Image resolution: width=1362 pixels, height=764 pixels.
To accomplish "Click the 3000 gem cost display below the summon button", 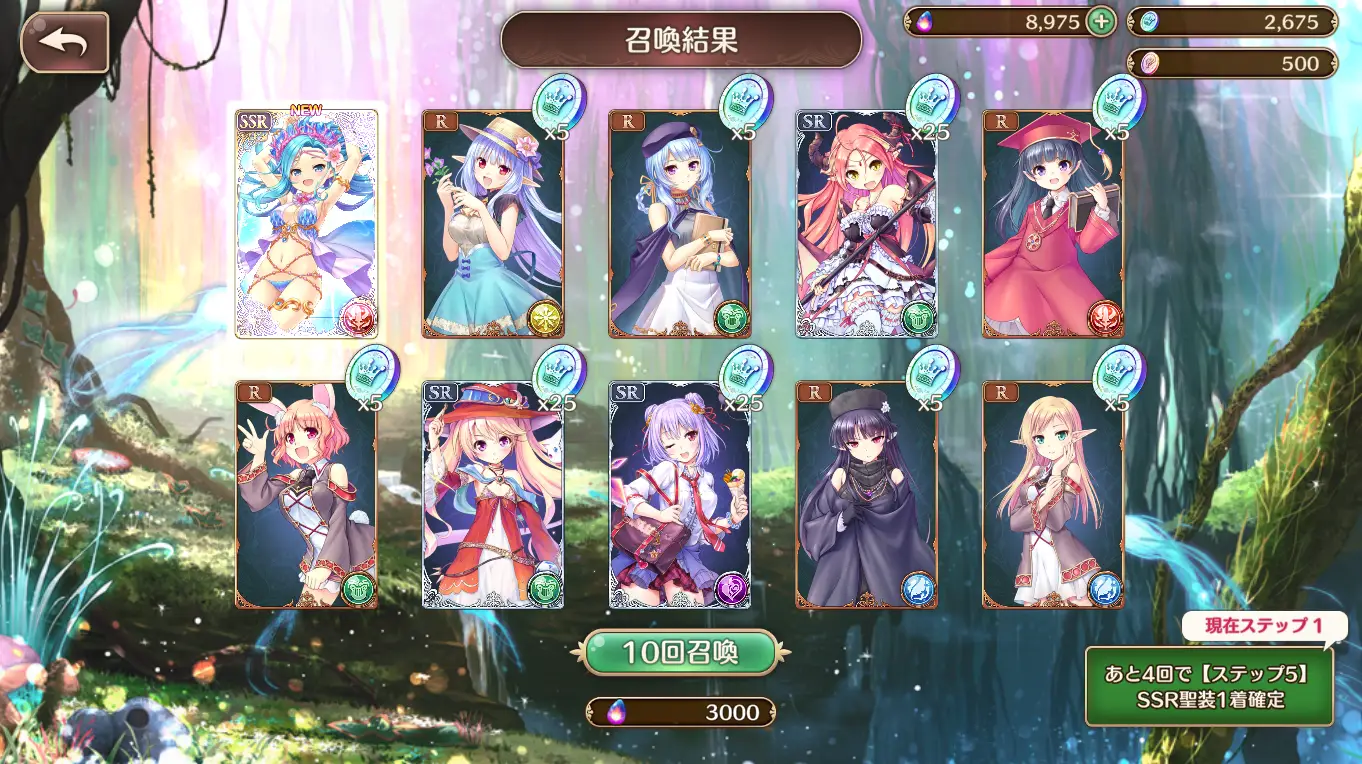I will [681, 713].
